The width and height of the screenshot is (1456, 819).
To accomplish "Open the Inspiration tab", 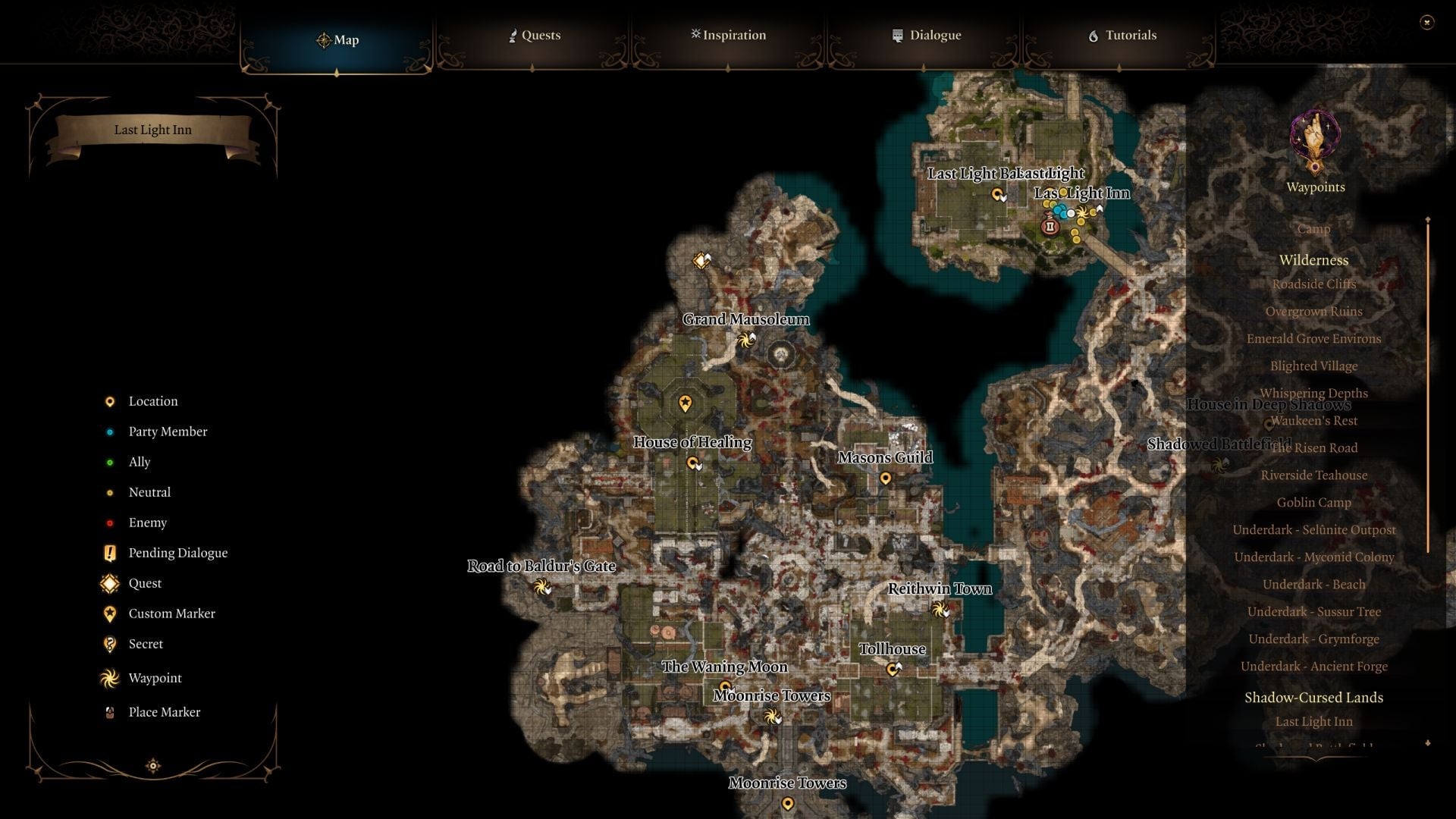I will 728,35.
